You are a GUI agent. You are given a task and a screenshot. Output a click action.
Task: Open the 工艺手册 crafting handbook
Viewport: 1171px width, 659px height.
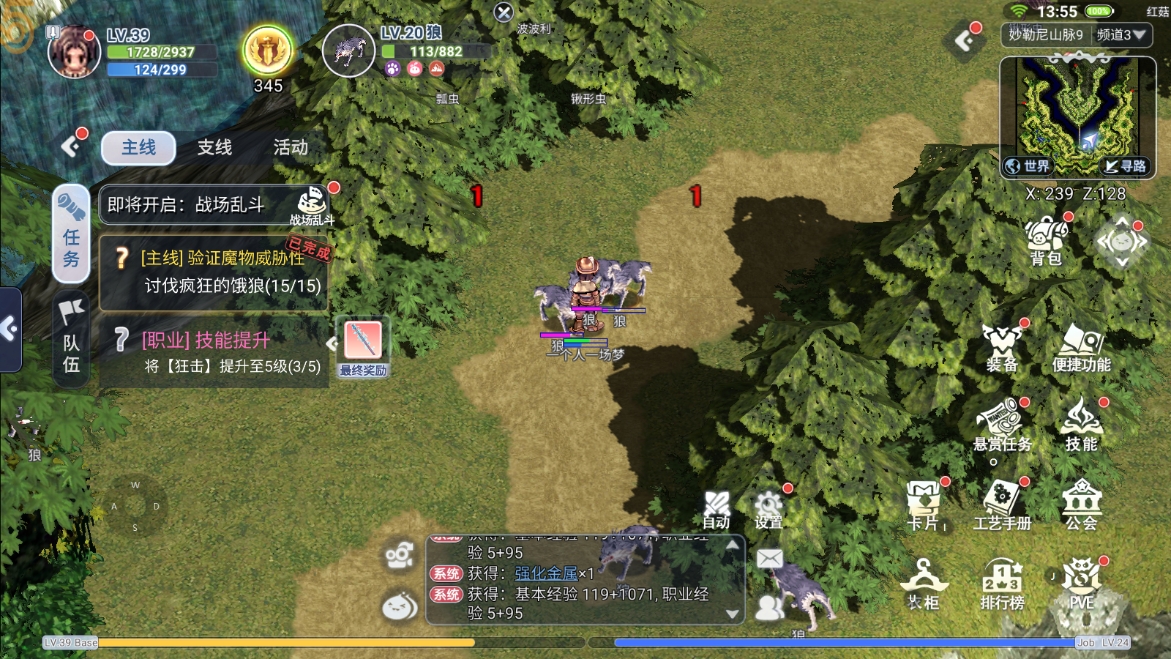1002,503
